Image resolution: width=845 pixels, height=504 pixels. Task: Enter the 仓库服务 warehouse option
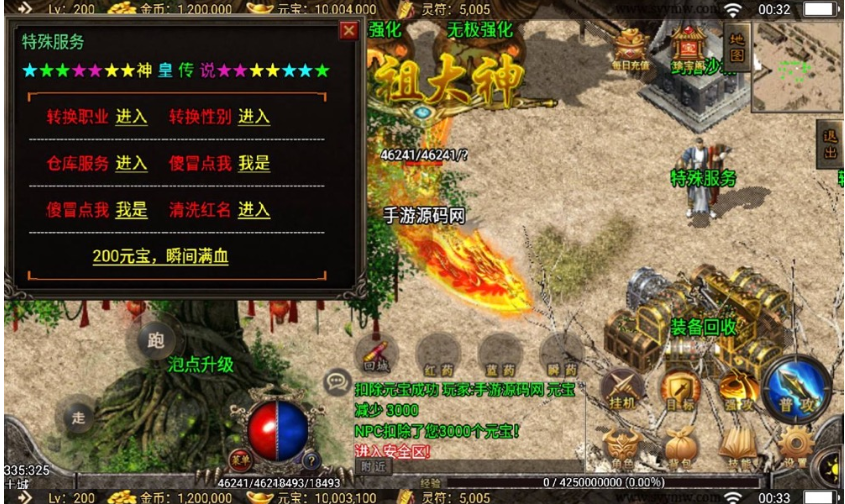131,163
